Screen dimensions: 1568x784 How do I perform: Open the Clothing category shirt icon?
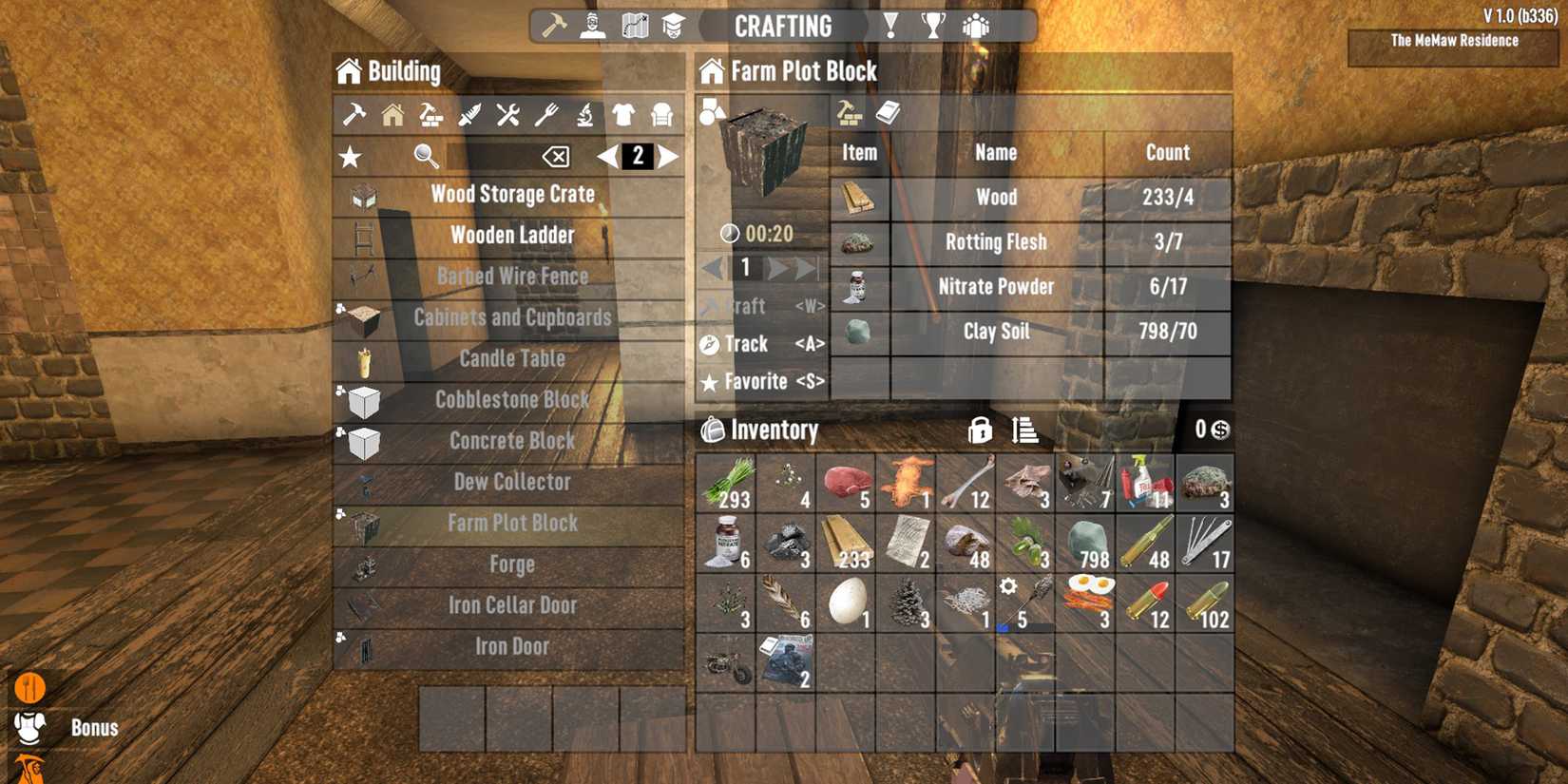point(623,114)
